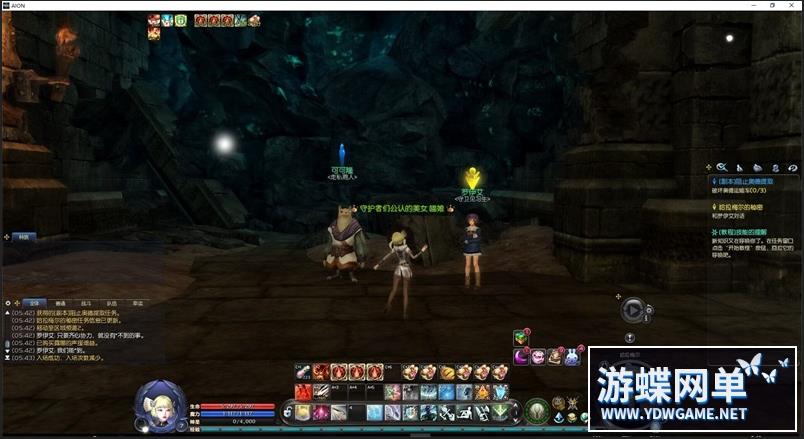Image resolution: width=804 pixels, height=439 pixels.
Task: Click the white rabbit notification icon
Action: [572, 356]
